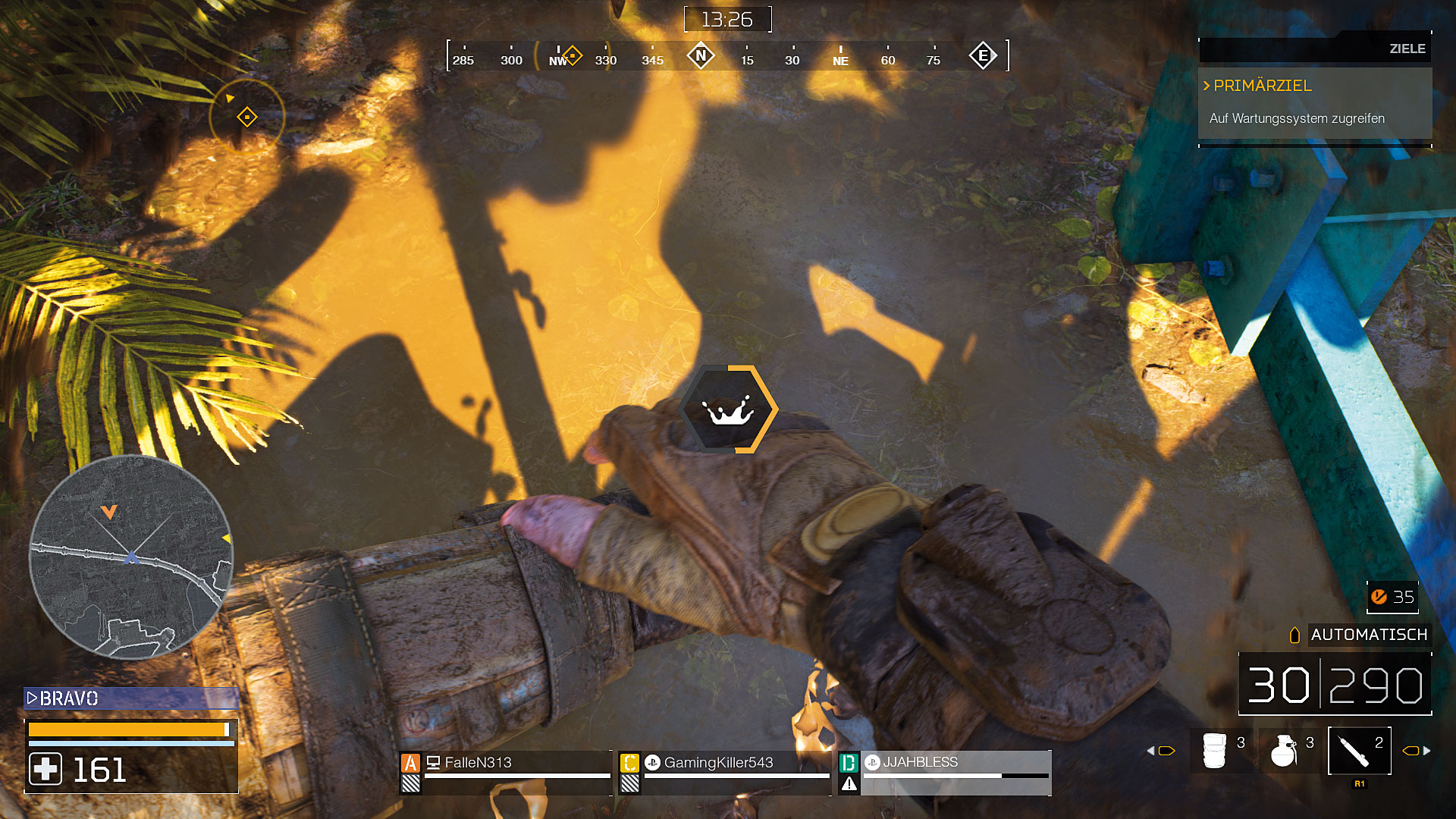The height and width of the screenshot is (819, 1456).
Task: Click the mud splash interaction icon
Action: [729, 409]
